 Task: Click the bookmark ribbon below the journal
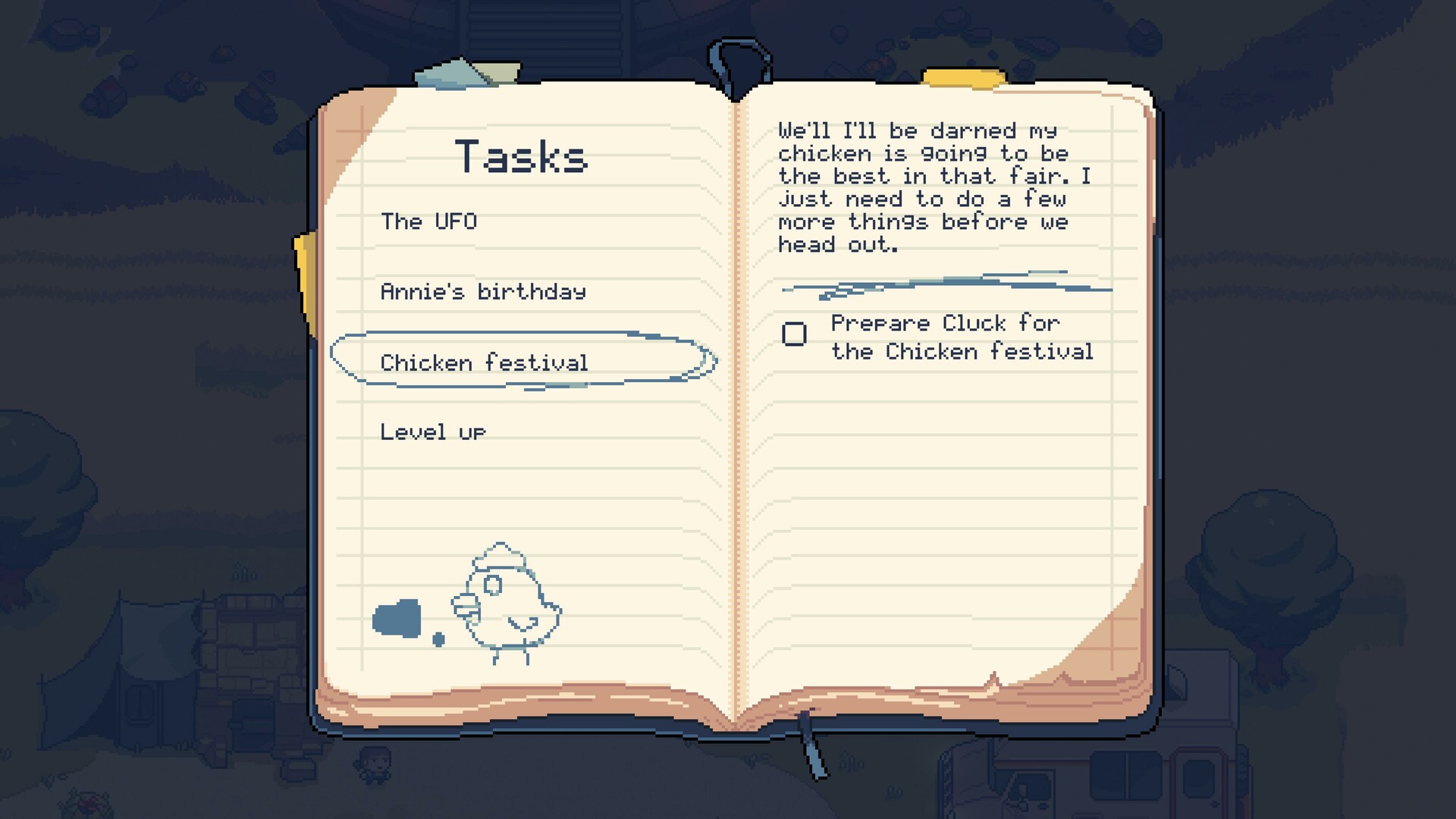811,755
